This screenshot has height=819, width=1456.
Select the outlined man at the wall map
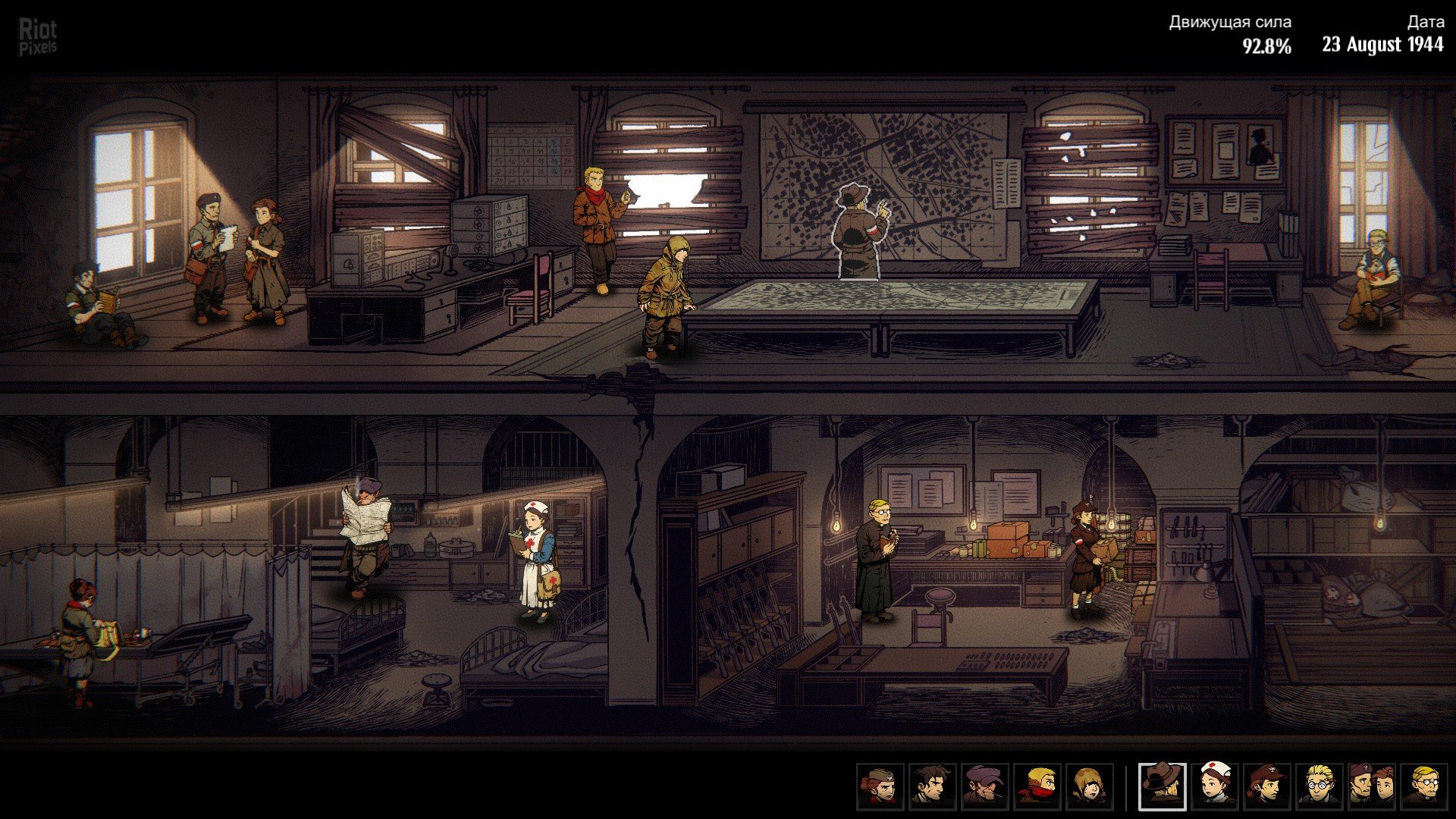[861, 231]
